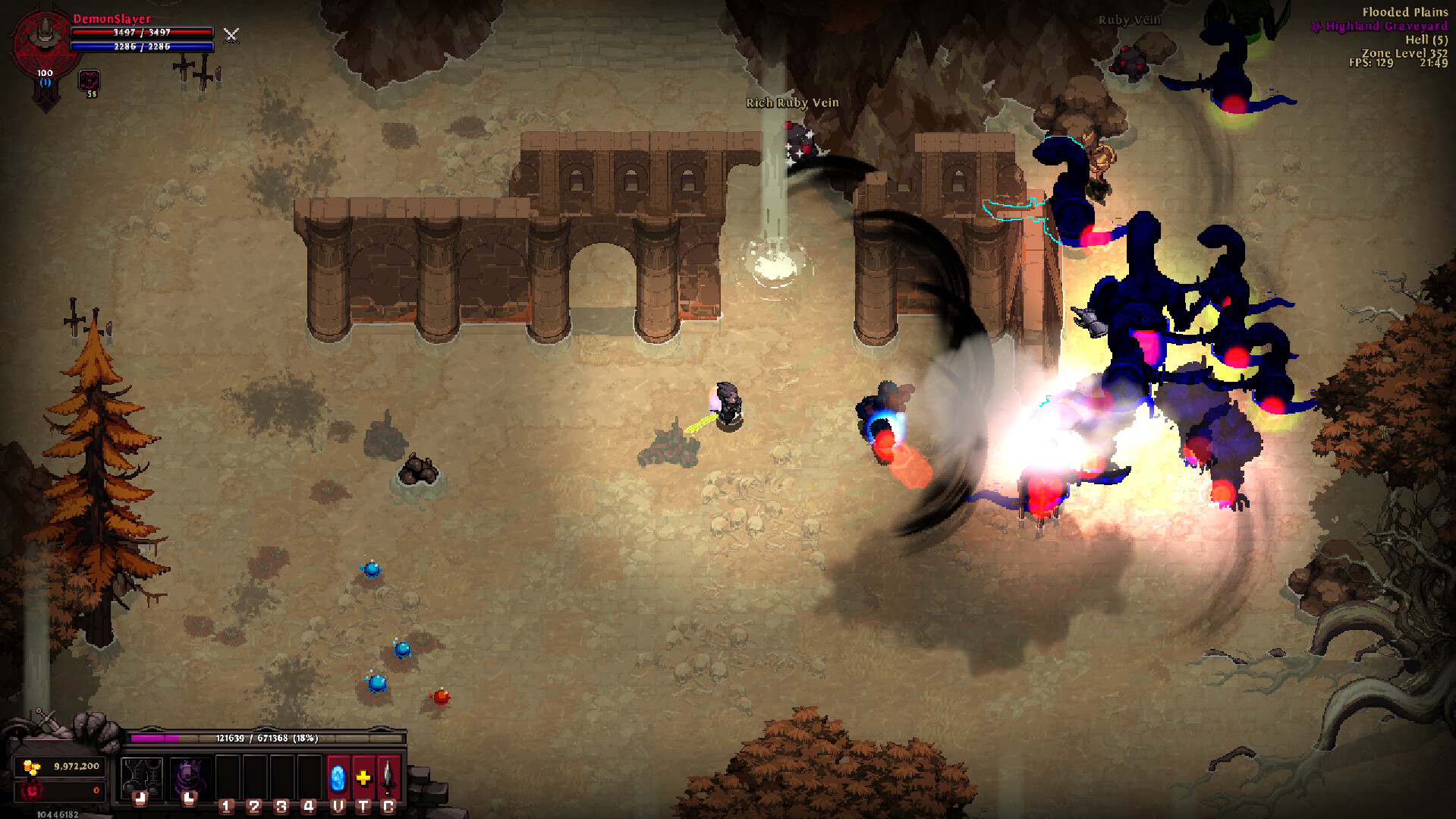Image resolution: width=1456 pixels, height=819 pixels.
Task: Click the red essence orb icon below the gold counter
Action: pos(34,792)
